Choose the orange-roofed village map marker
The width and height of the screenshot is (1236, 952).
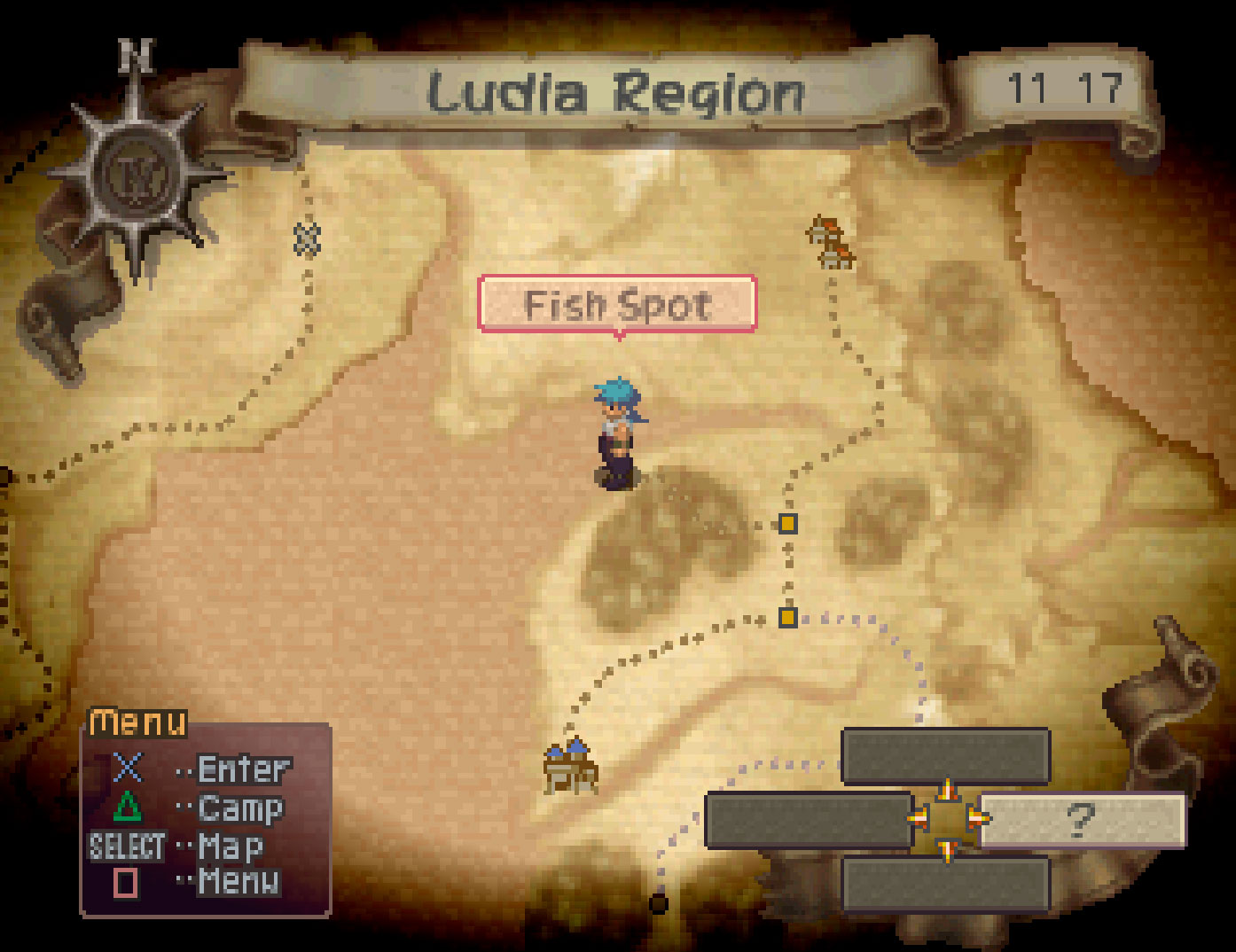click(831, 242)
